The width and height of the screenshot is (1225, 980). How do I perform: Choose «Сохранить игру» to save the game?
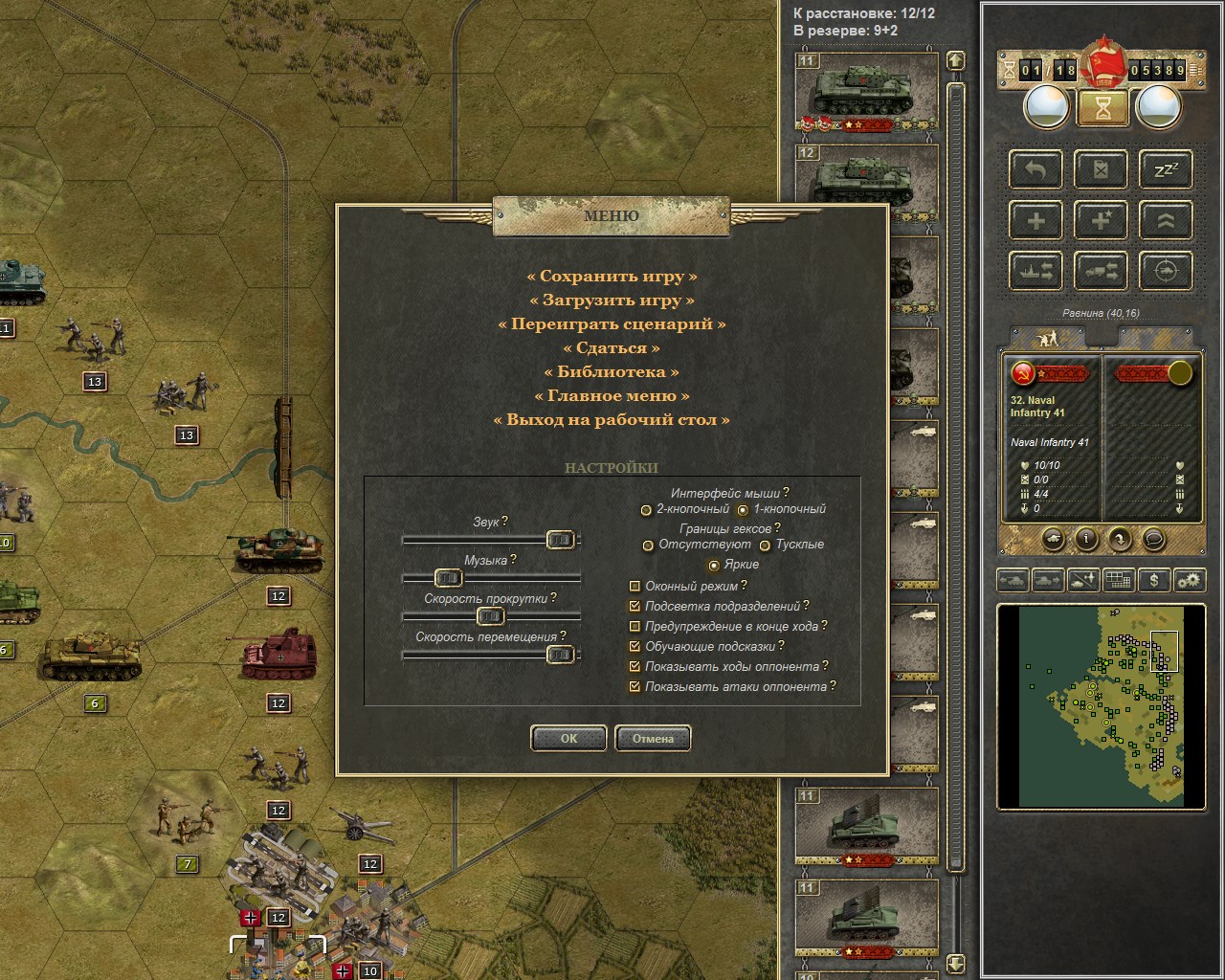pyautogui.click(x=612, y=277)
